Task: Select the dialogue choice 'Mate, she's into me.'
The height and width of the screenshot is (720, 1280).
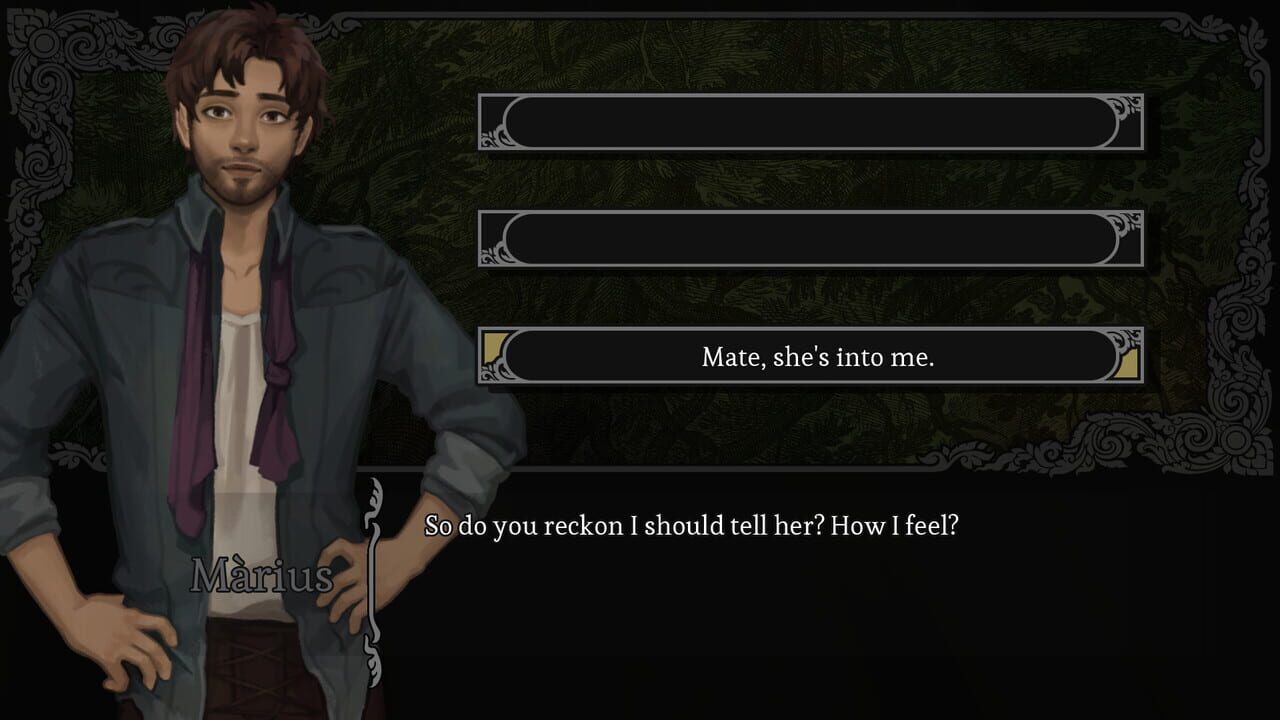Action: point(814,357)
